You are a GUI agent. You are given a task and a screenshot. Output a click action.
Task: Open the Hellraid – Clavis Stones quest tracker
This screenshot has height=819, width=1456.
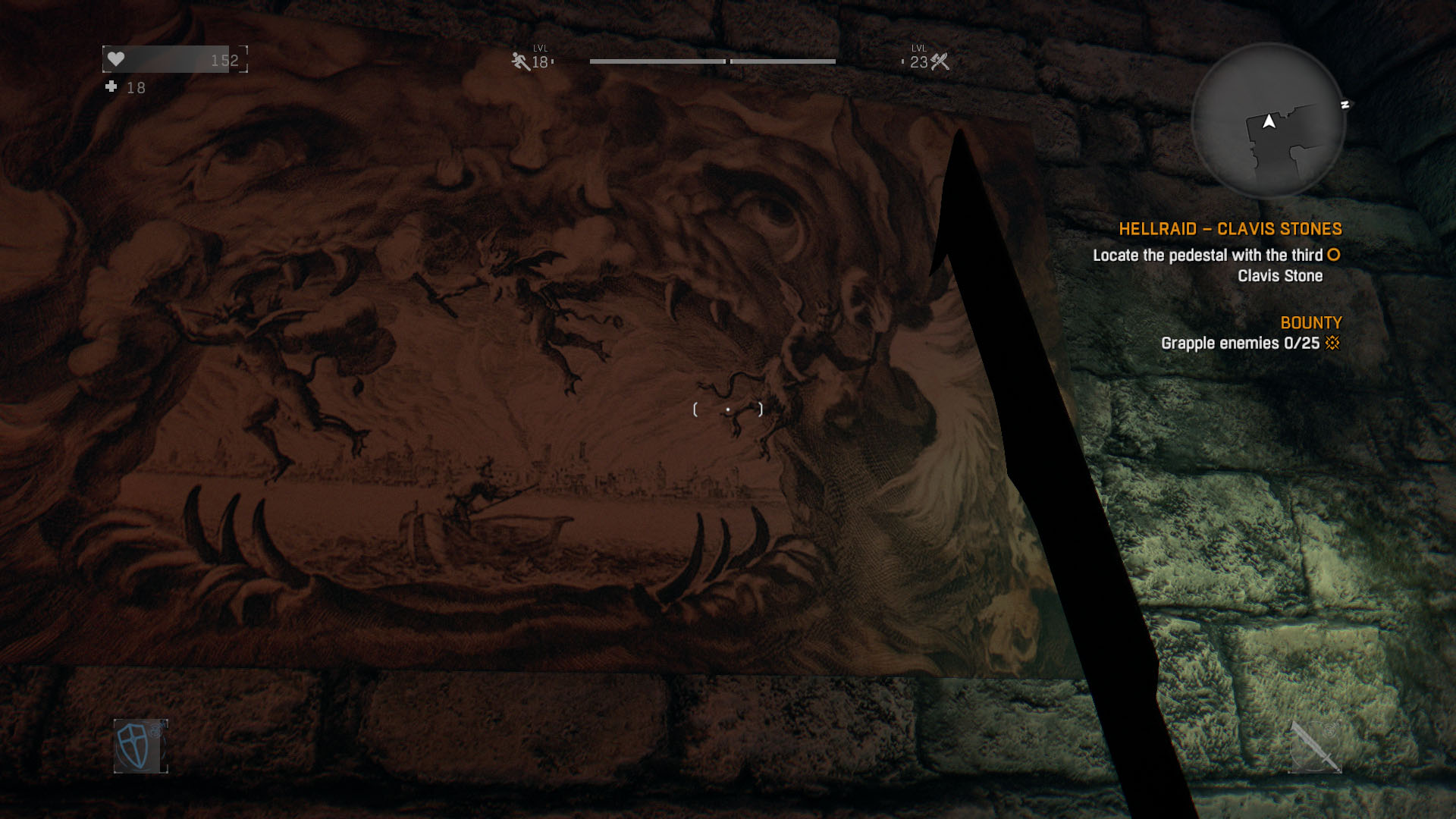click(1230, 229)
